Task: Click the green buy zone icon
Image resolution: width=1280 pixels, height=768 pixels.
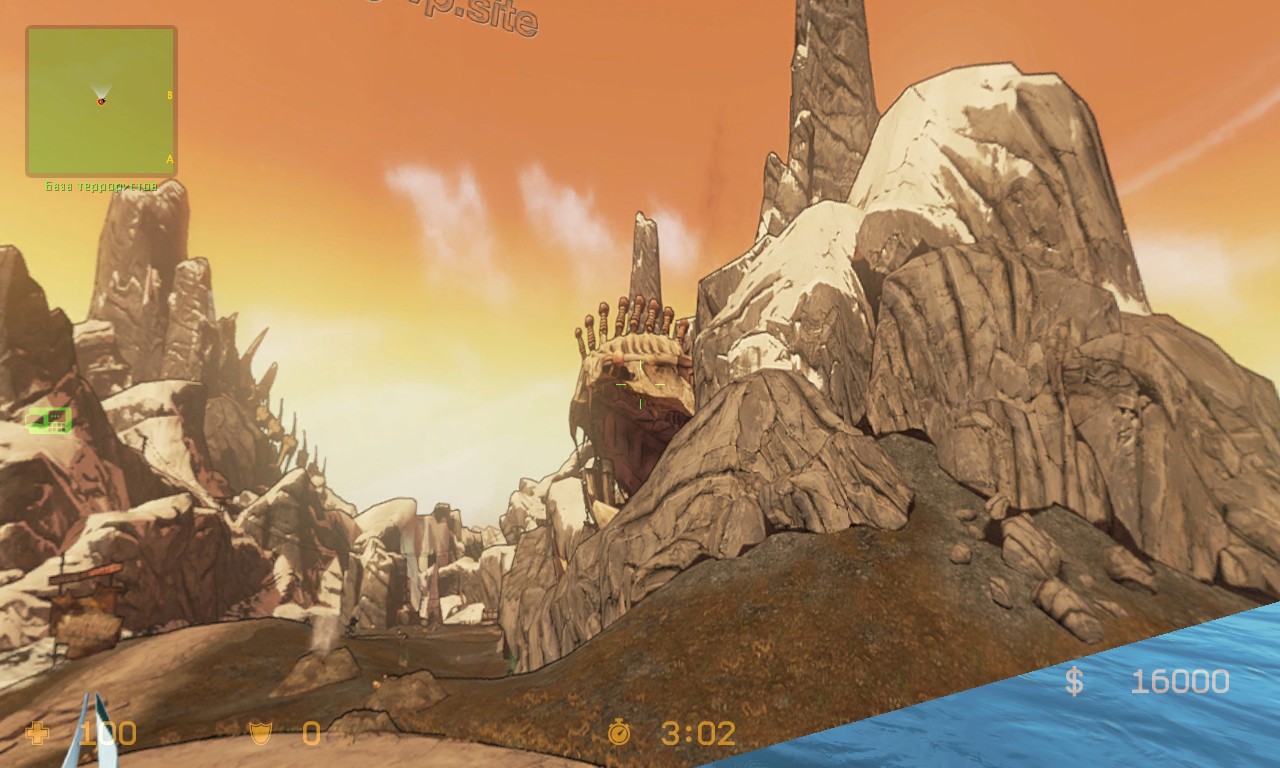Action: 48,421
